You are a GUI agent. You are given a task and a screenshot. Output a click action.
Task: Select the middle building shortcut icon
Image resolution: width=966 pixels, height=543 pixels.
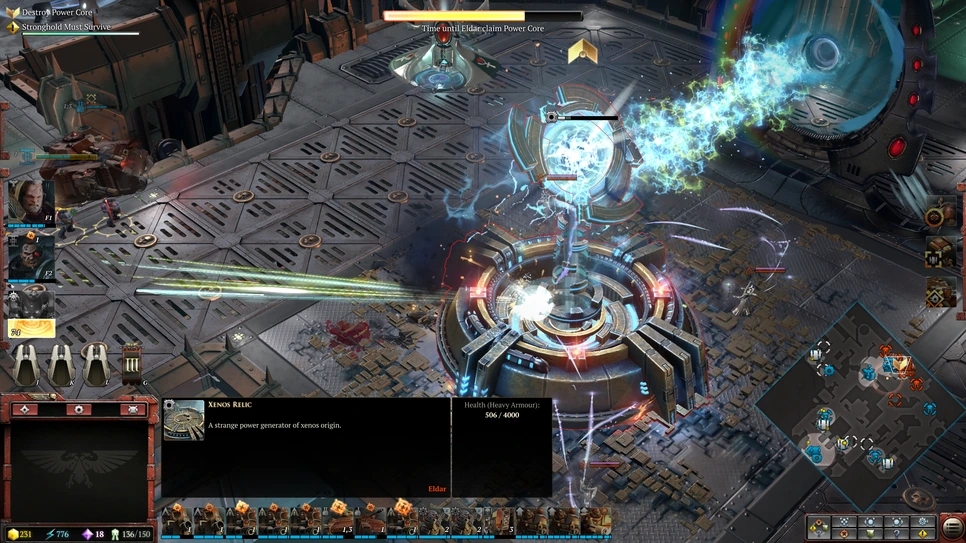tap(939, 254)
